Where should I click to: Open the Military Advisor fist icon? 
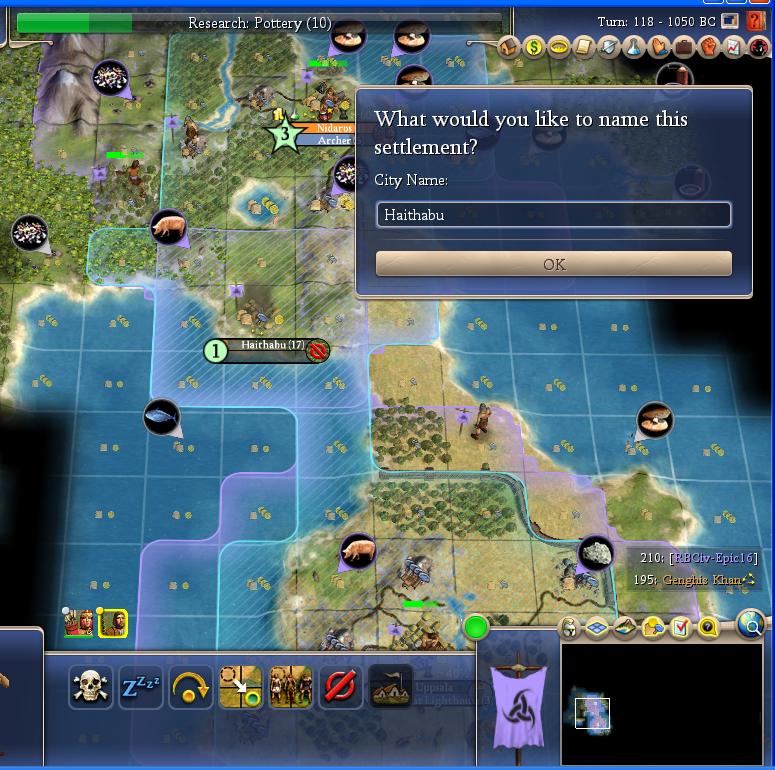pyautogui.click(x=709, y=47)
